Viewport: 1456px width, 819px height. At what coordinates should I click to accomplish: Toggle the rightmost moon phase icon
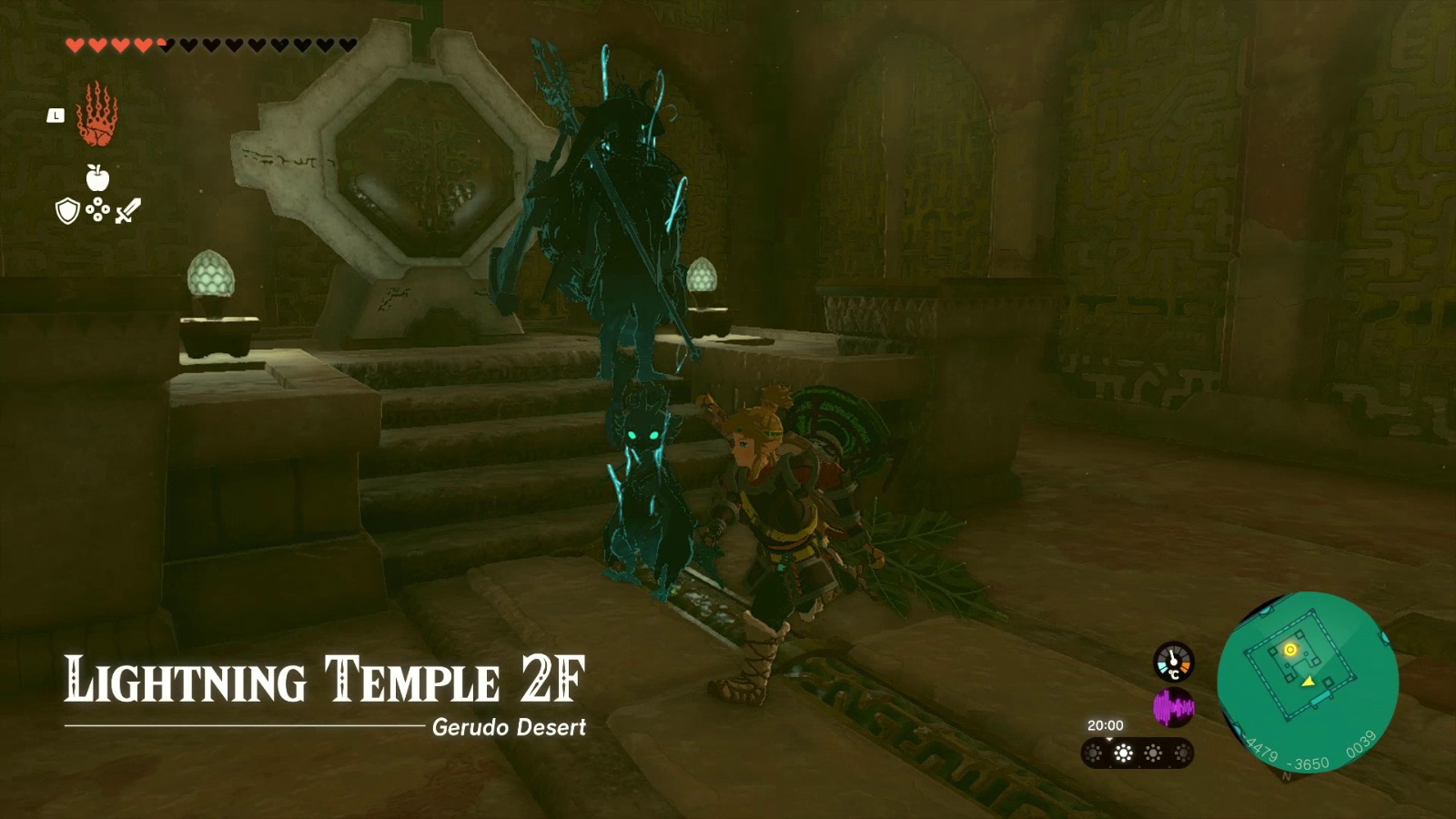coord(1181,753)
